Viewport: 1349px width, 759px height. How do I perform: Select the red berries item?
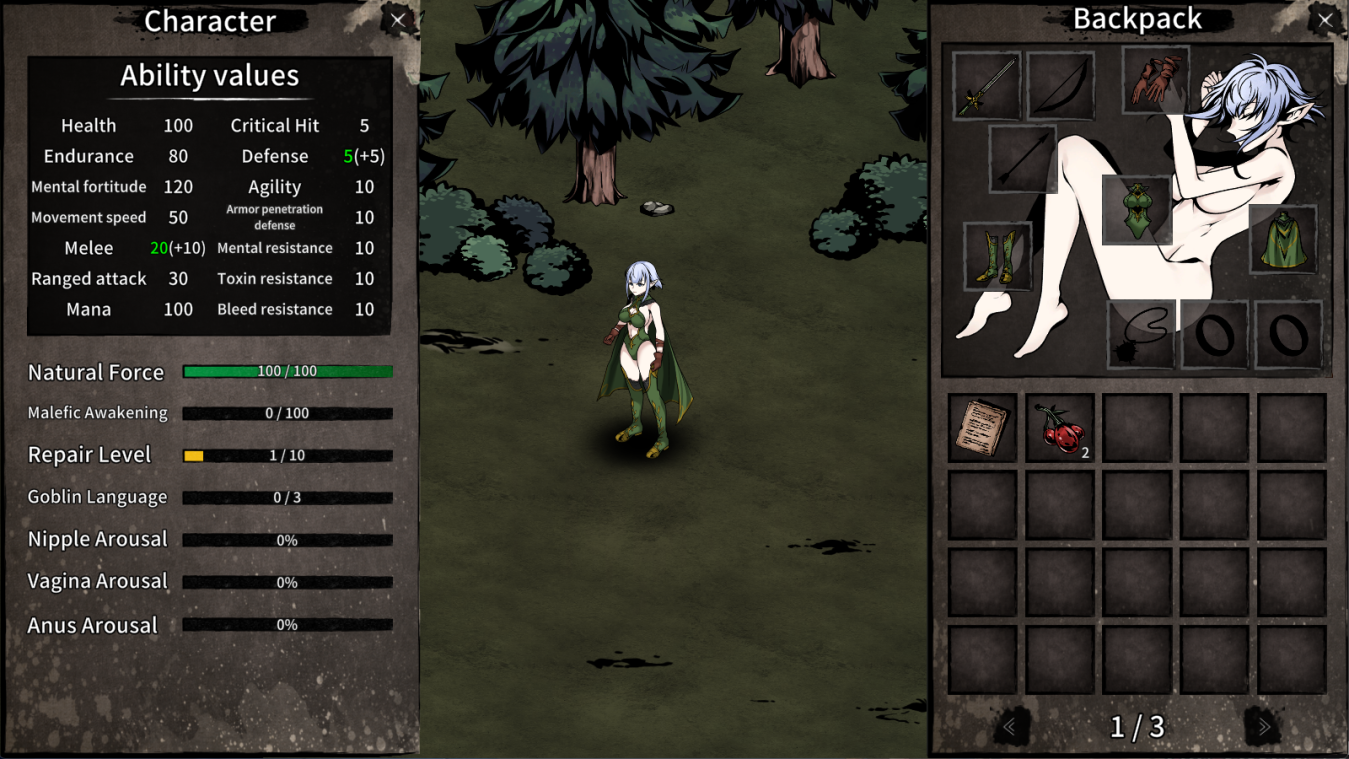coord(1060,428)
